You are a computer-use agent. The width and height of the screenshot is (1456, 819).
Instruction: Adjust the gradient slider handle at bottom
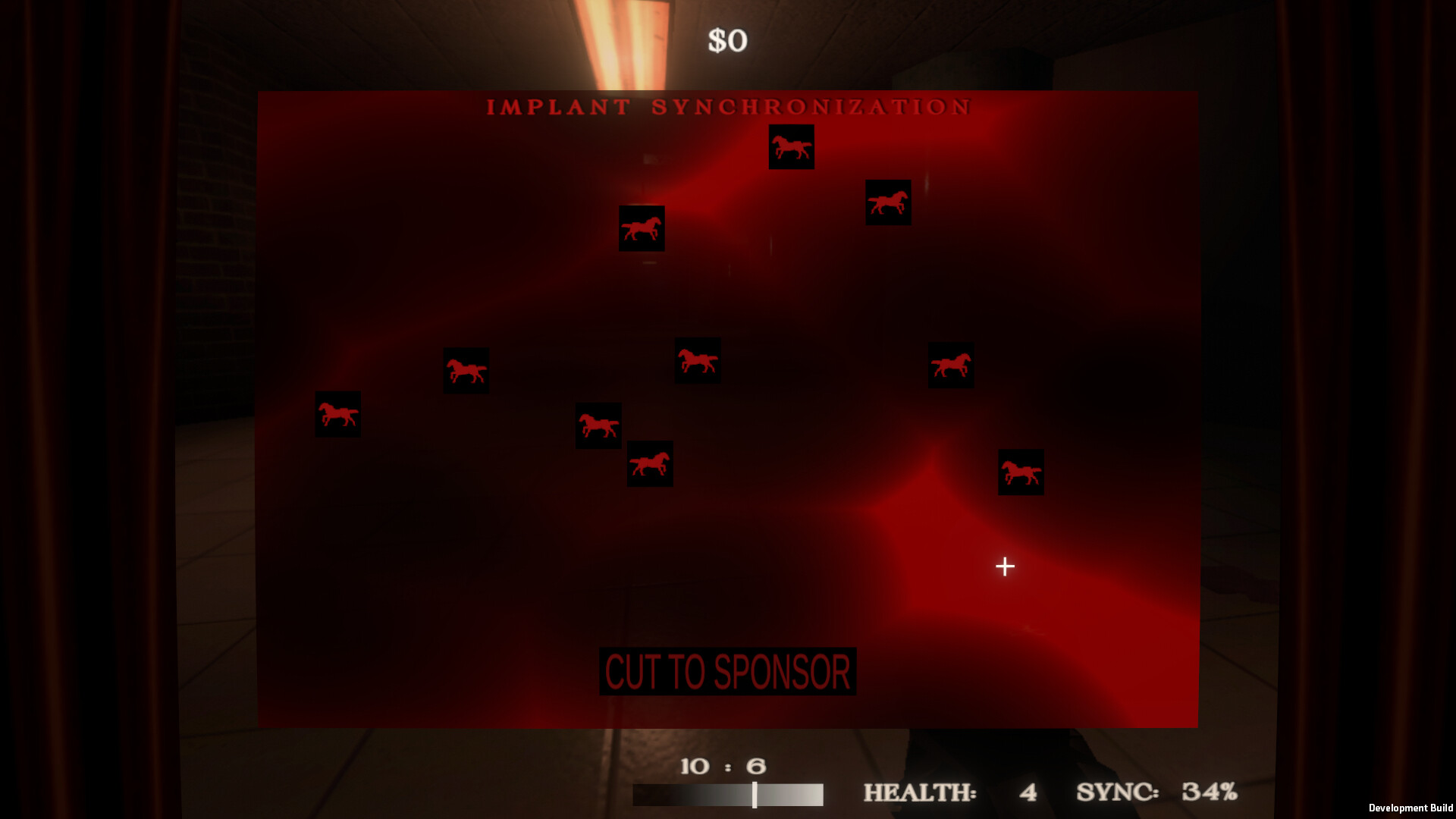point(755,796)
